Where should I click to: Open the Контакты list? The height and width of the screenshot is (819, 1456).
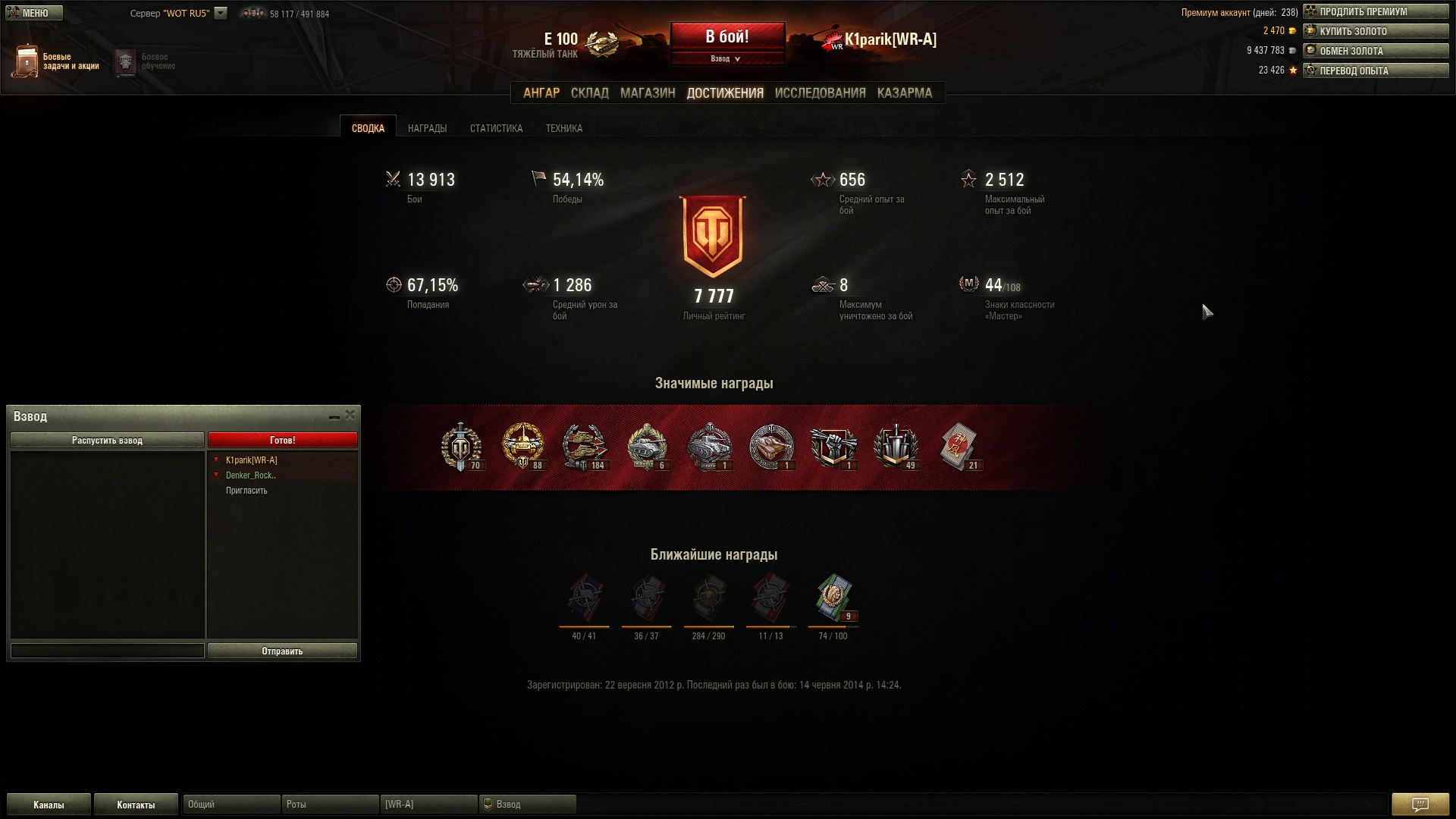pos(136,805)
